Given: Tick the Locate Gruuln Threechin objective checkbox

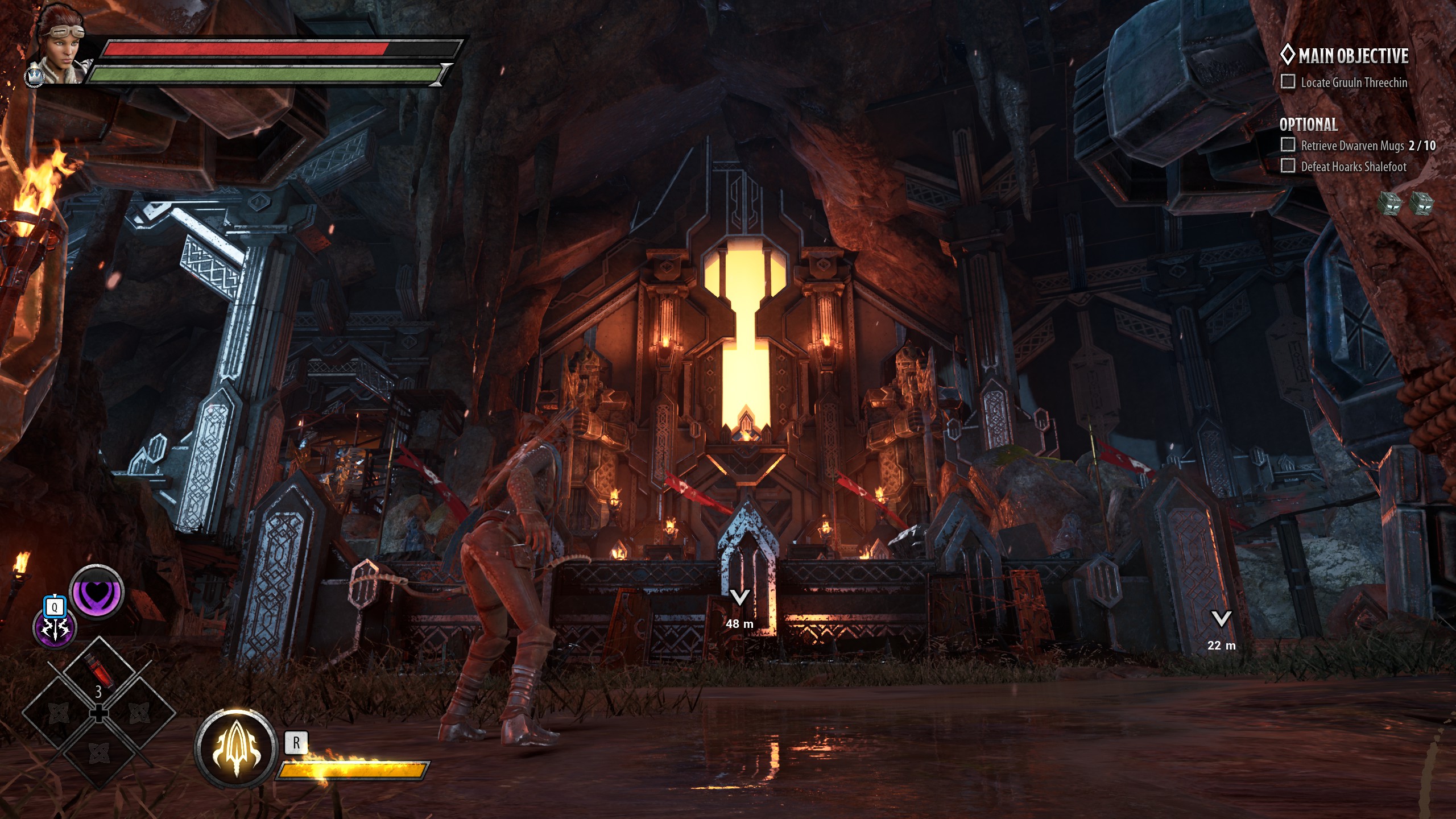Looking at the screenshot, I should (x=1288, y=82).
